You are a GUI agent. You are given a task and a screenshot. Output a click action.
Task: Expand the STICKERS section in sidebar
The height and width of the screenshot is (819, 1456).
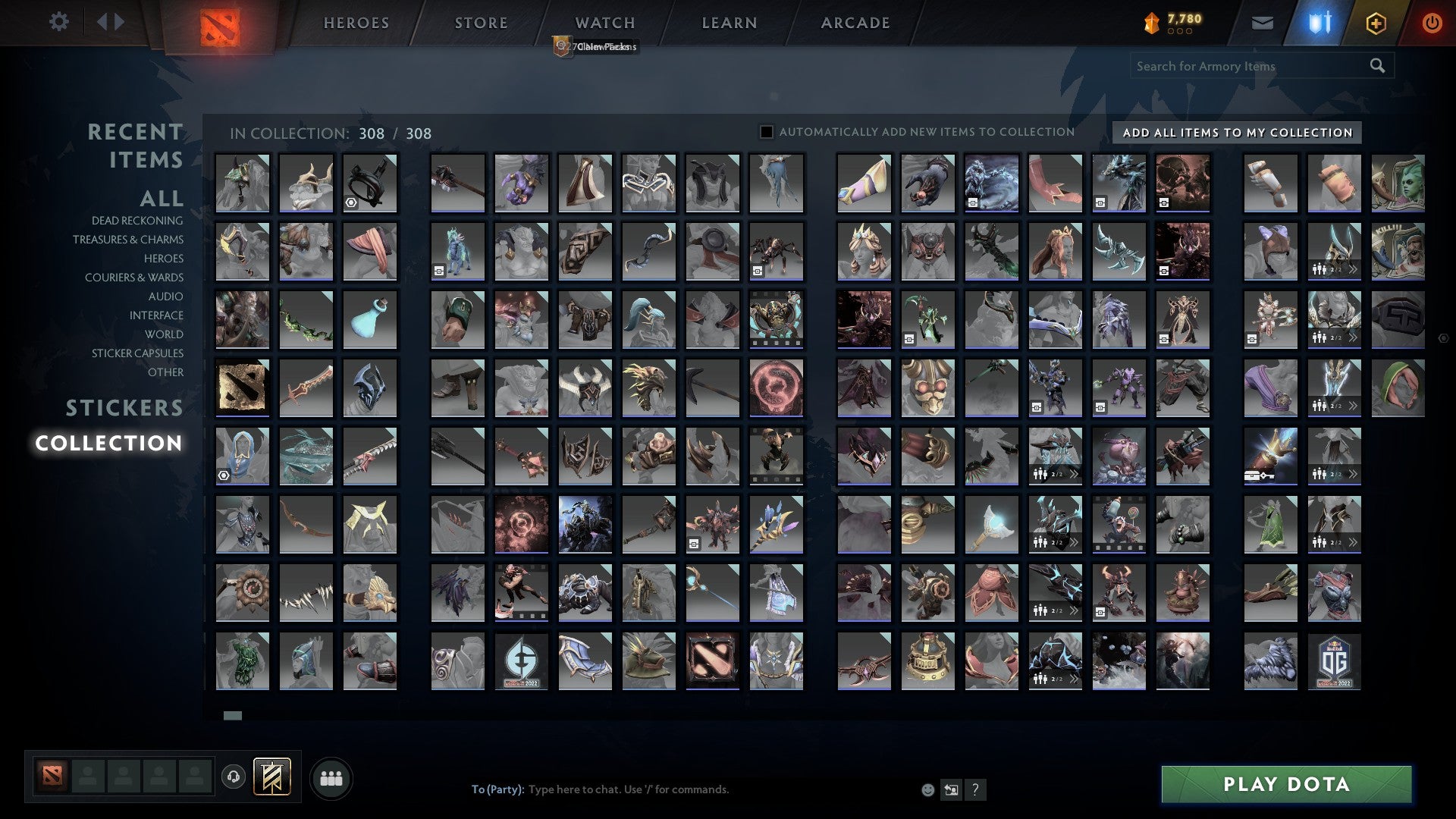pos(124,408)
